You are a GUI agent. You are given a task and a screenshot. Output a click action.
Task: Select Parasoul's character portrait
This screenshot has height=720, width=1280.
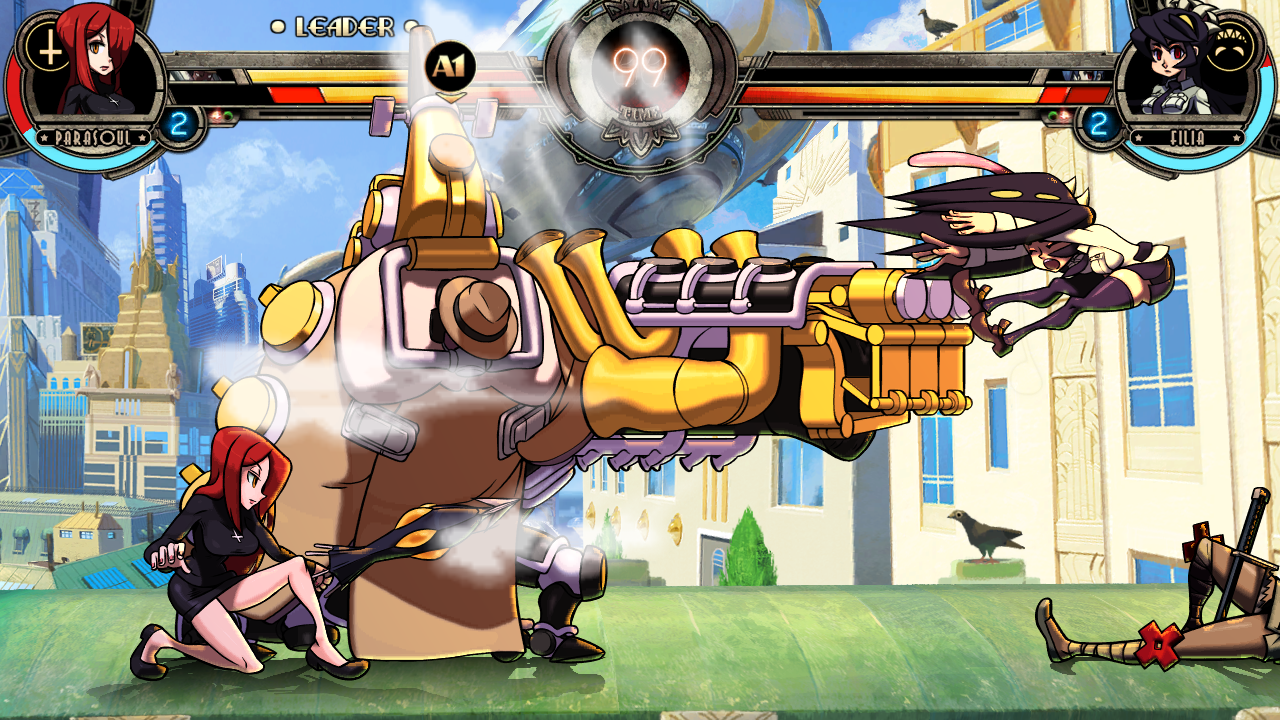pos(91,70)
